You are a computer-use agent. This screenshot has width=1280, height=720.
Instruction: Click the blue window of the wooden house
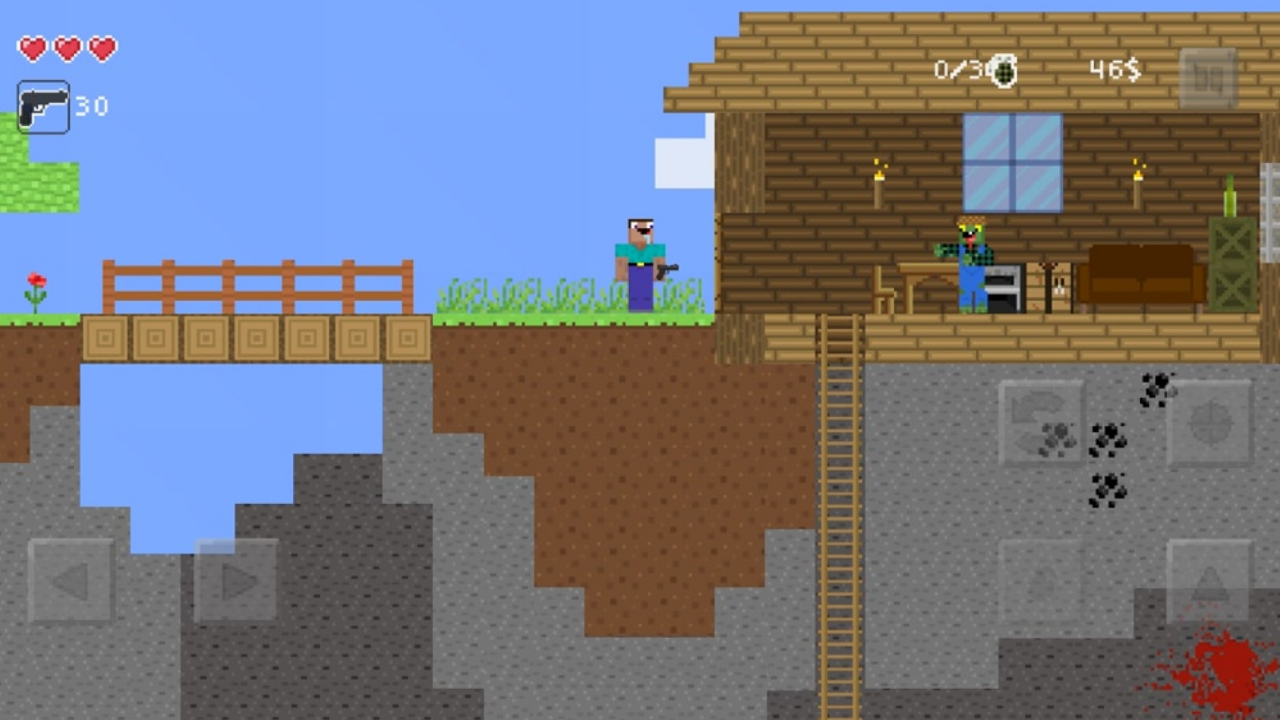click(1012, 160)
